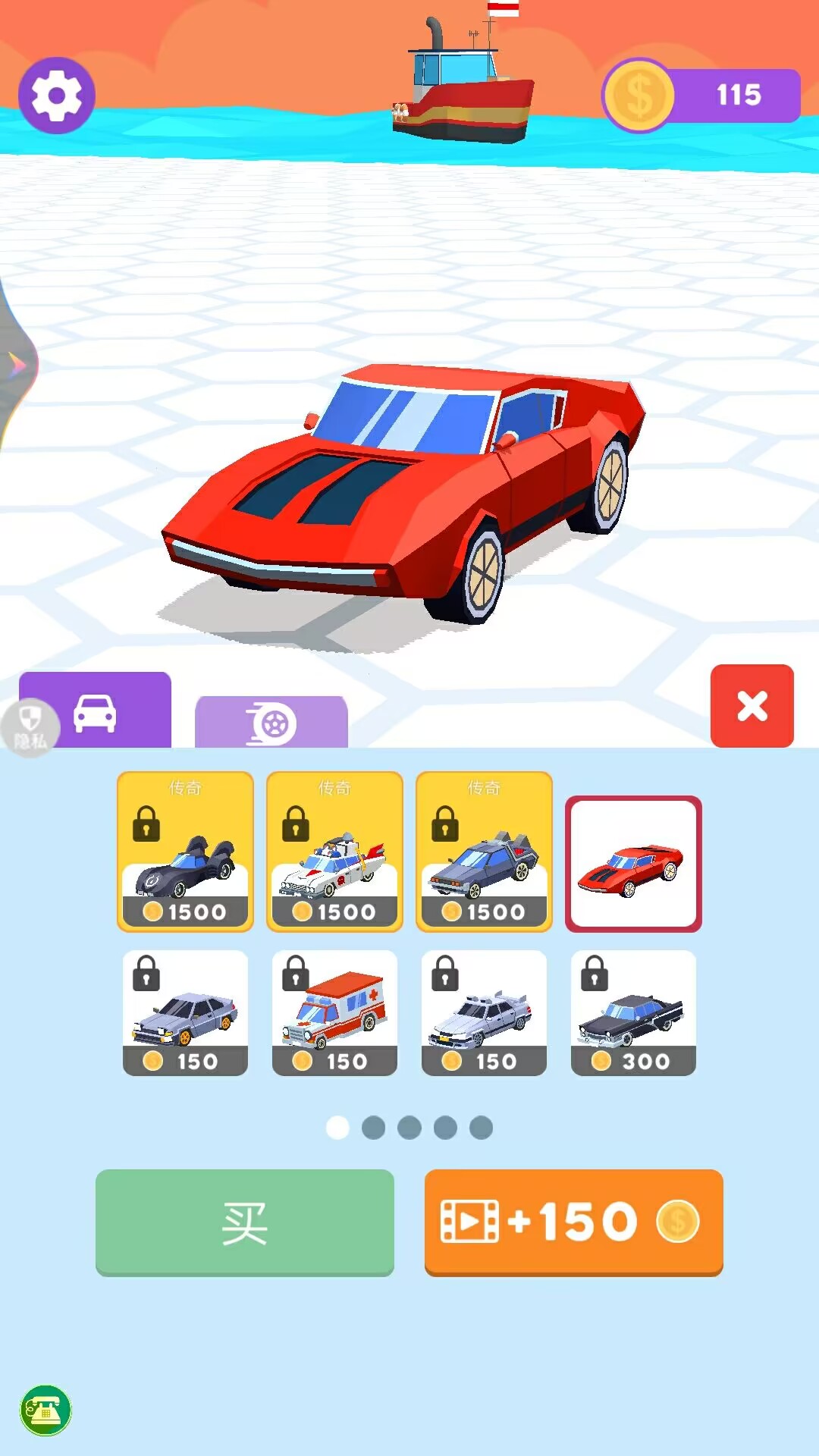Go to the second shop page dot
This screenshot has height=1456, width=819.
[x=373, y=1128]
